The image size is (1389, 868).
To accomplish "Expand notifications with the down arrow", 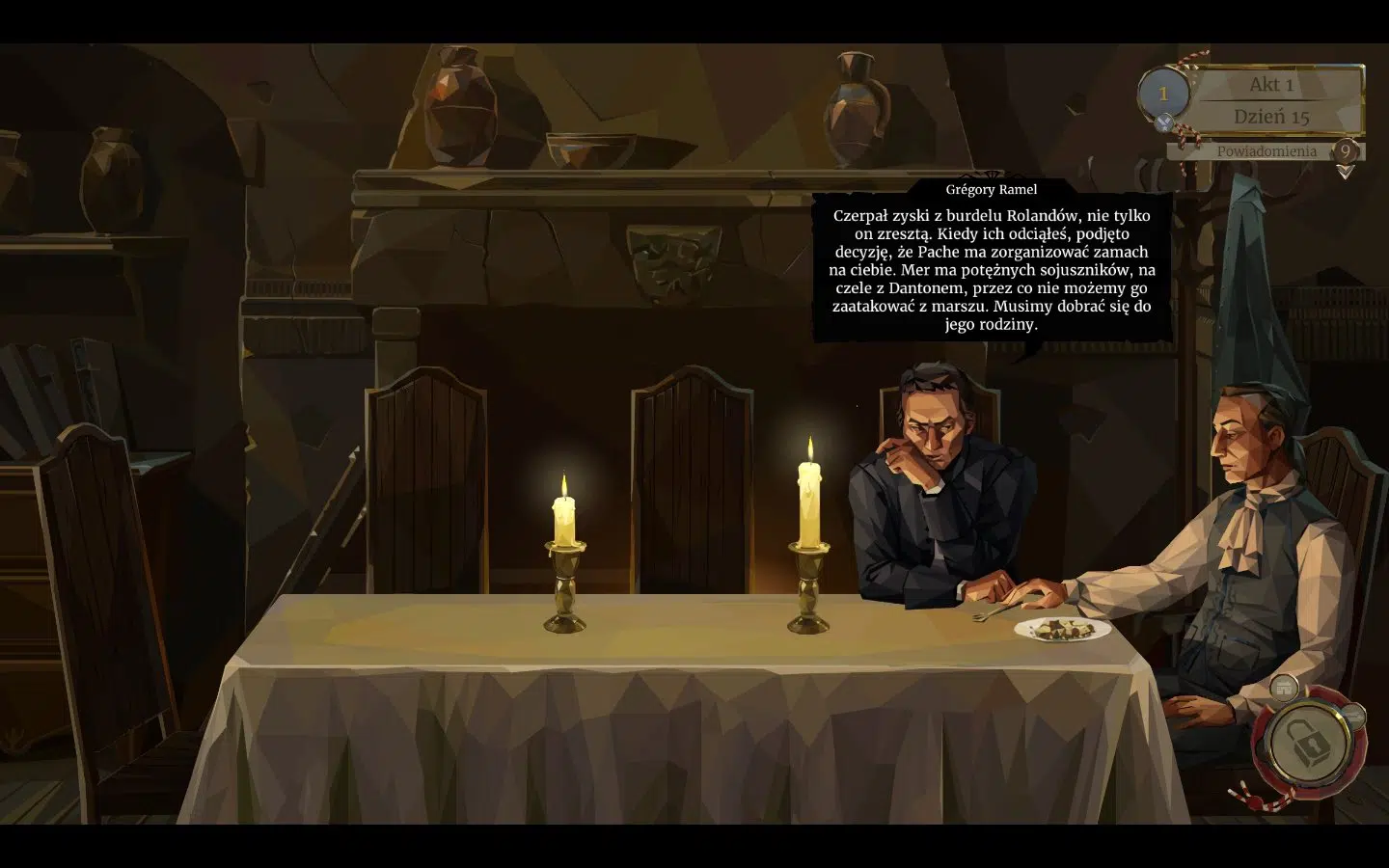I will (x=1346, y=172).
